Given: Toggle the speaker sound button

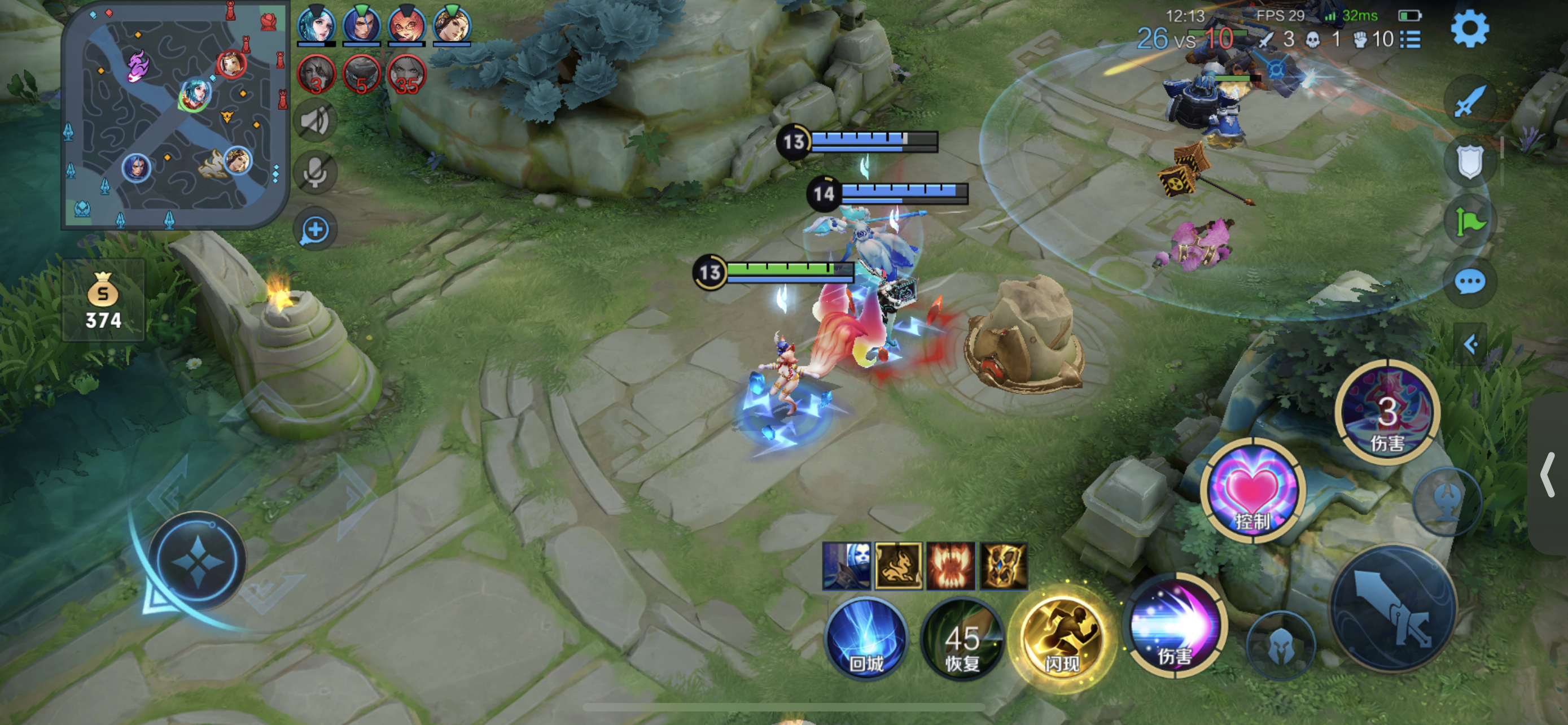Looking at the screenshot, I should click(316, 120).
